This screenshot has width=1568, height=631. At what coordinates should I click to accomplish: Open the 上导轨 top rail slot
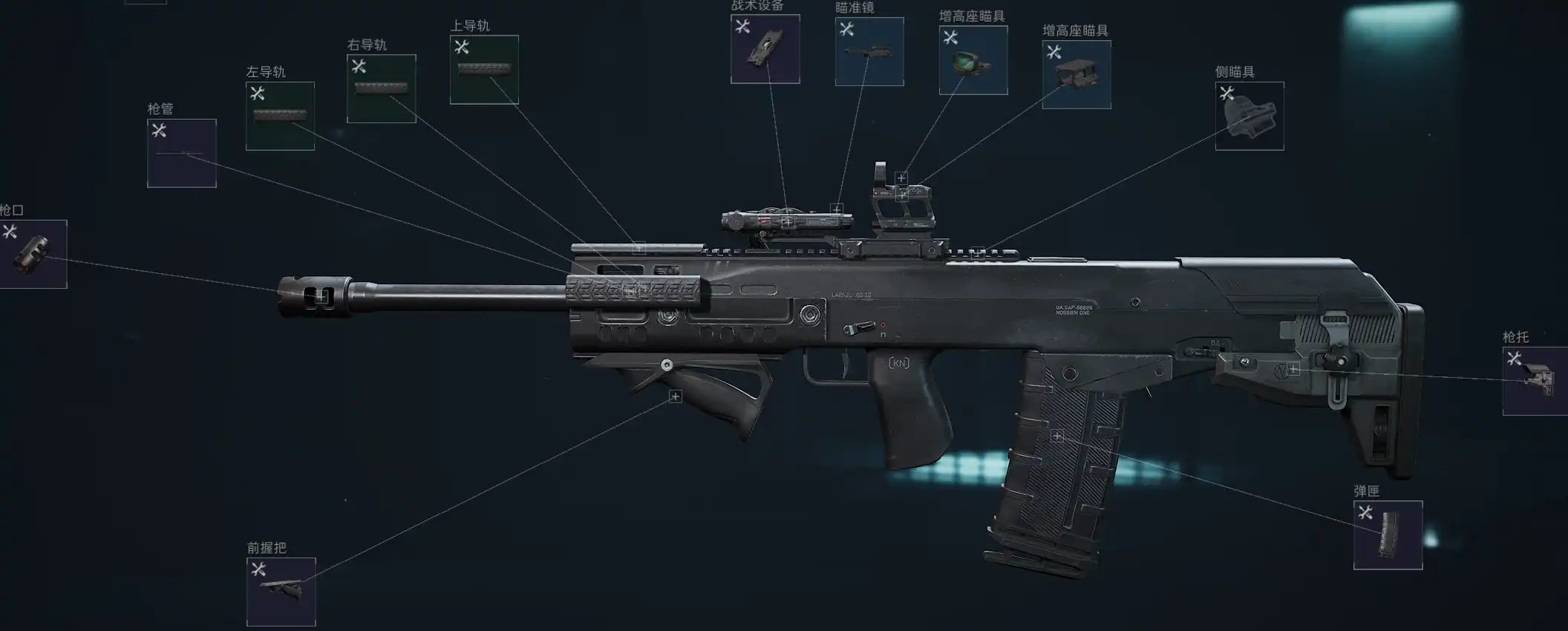[484, 70]
